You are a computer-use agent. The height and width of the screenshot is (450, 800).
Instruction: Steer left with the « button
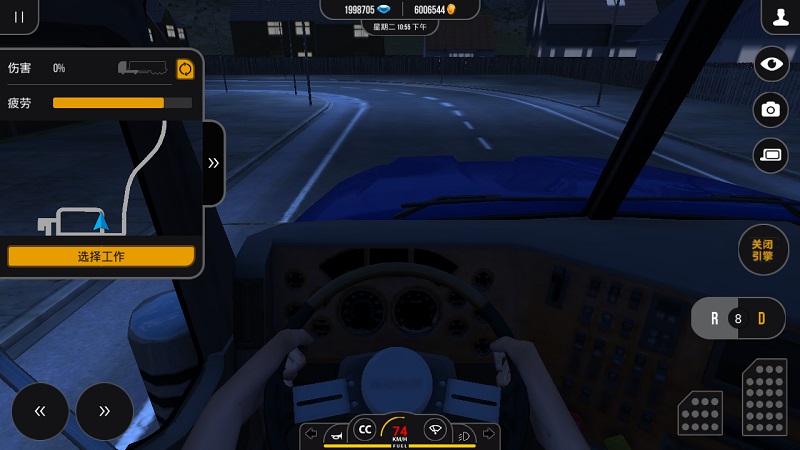pyautogui.click(x=40, y=411)
